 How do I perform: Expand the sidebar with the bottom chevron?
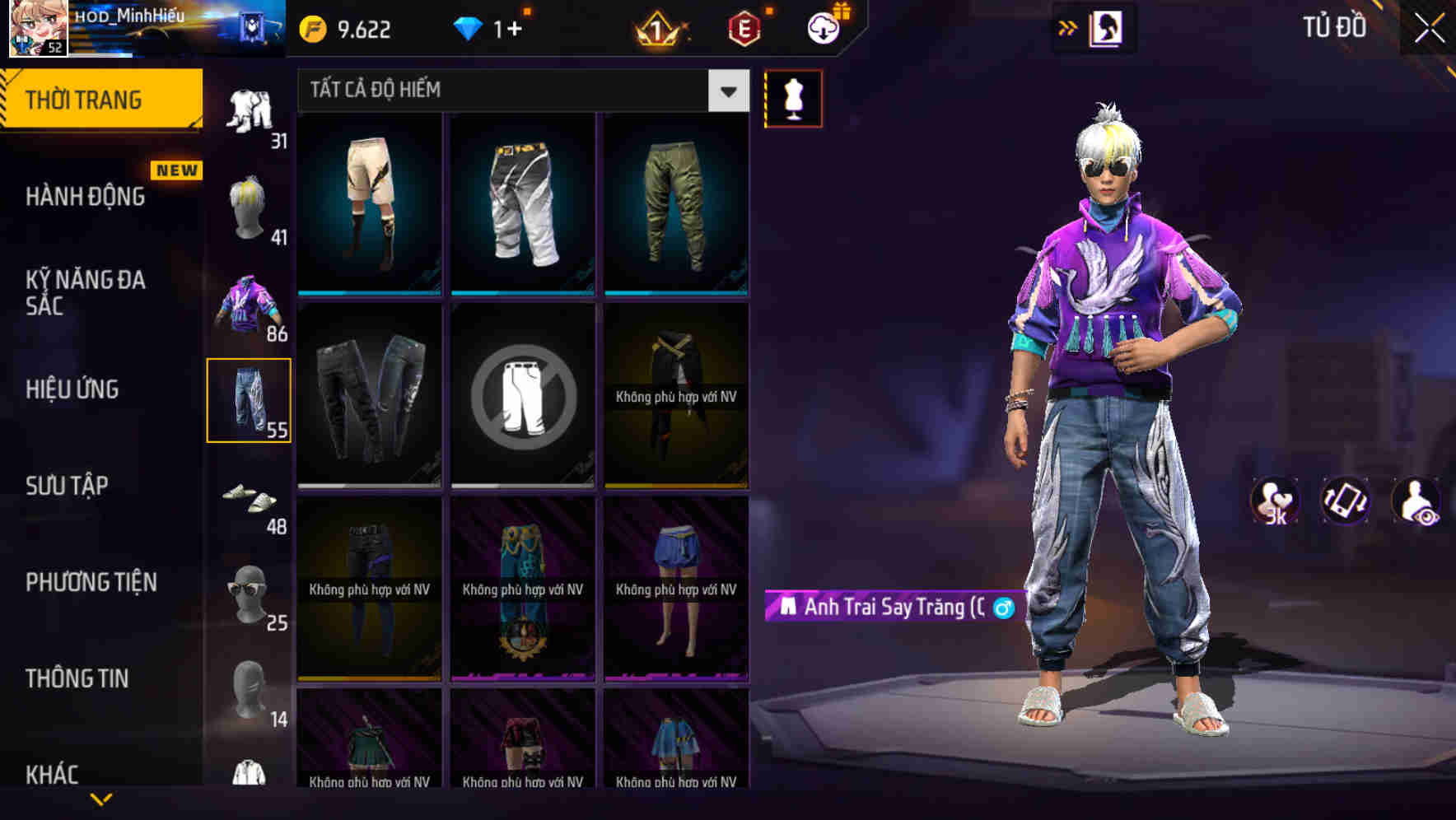(100, 799)
